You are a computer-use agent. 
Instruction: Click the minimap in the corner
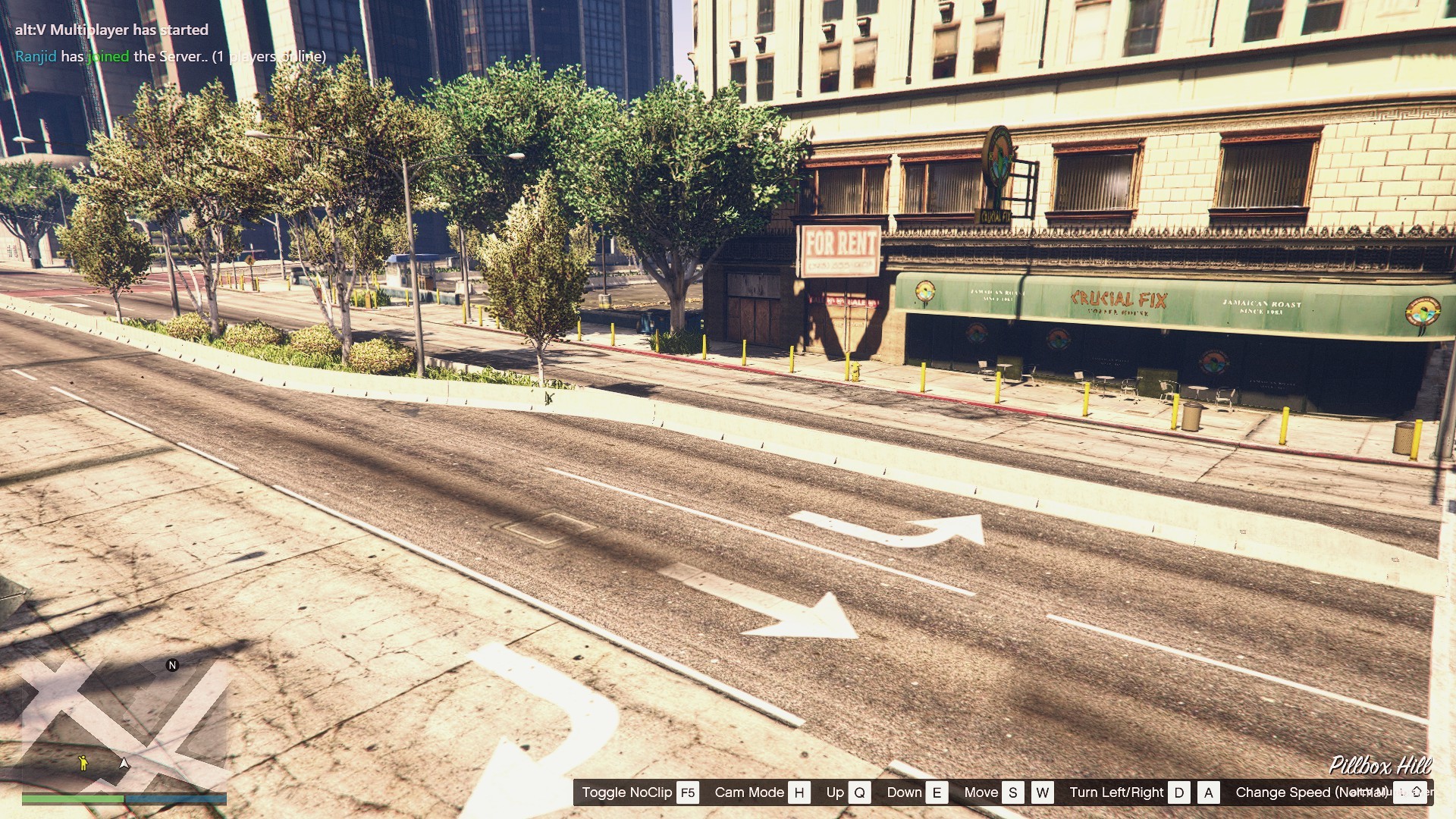(x=124, y=723)
